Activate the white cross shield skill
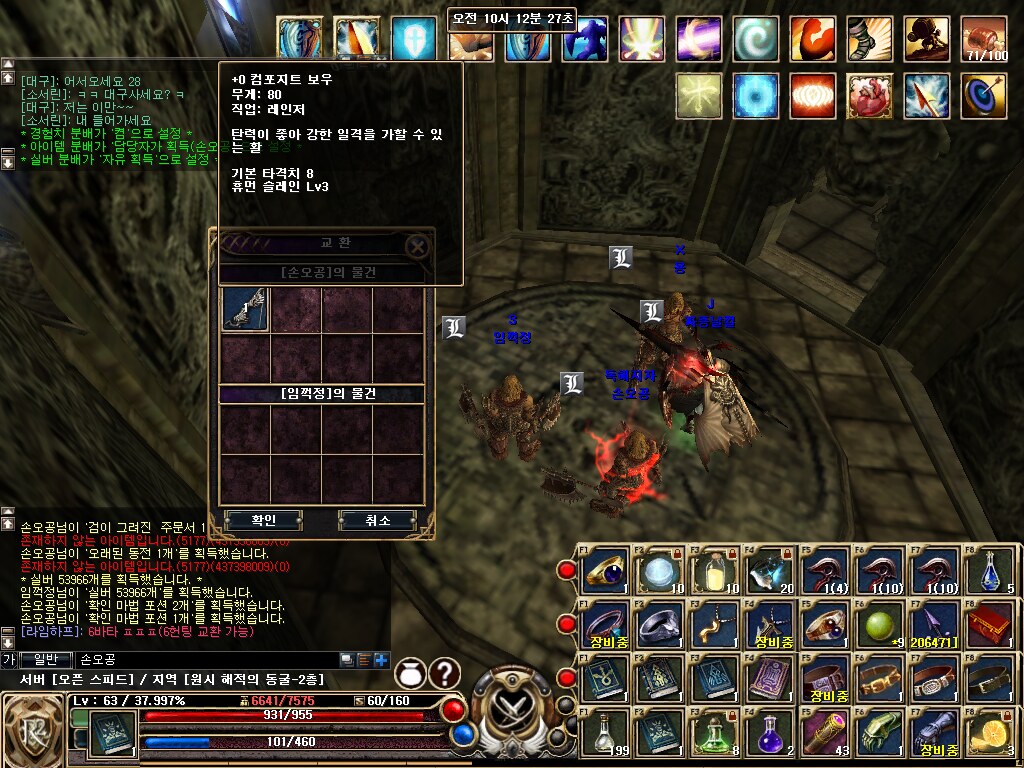 (x=414, y=40)
